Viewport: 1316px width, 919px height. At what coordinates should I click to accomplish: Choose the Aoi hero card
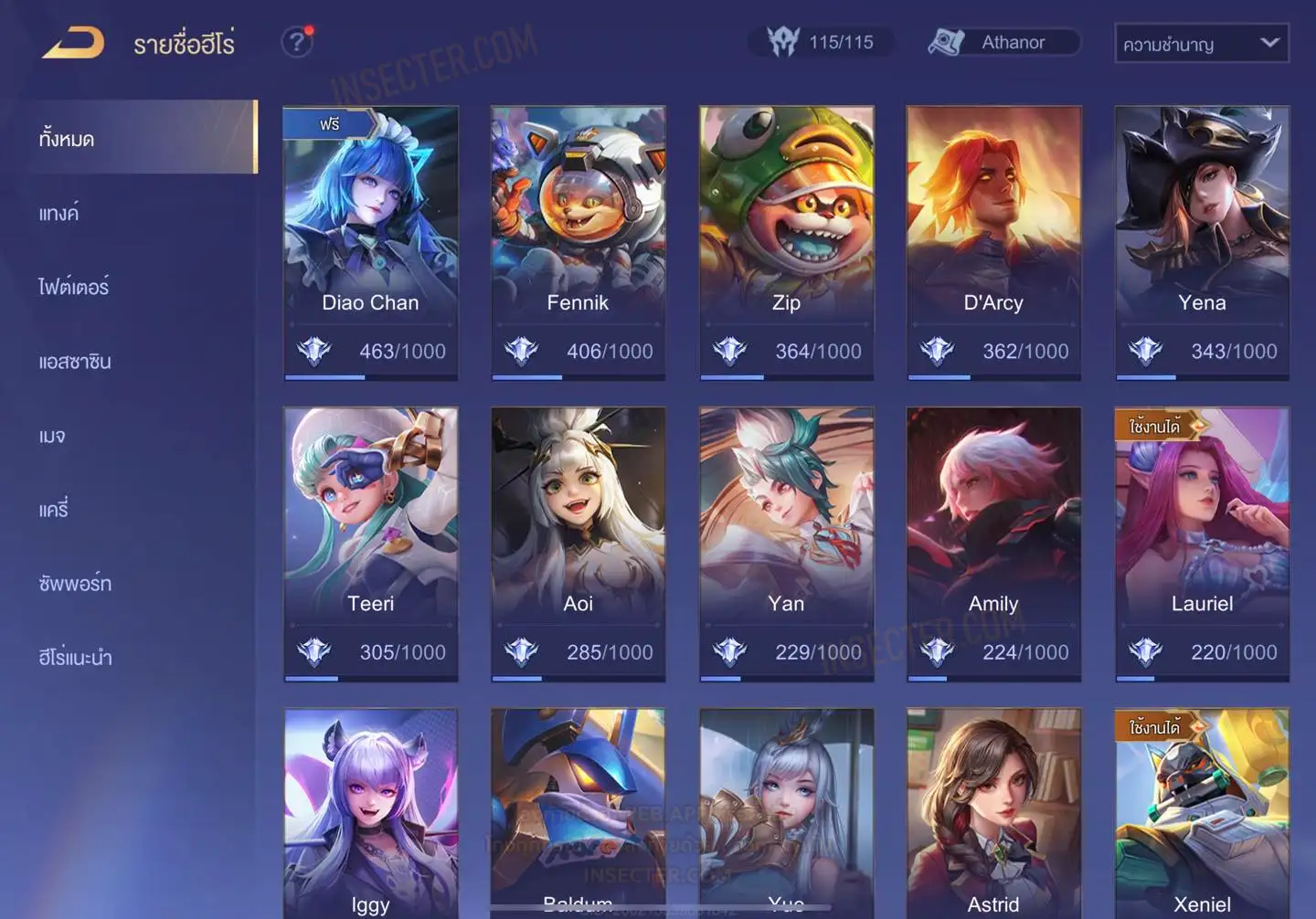click(578, 544)
